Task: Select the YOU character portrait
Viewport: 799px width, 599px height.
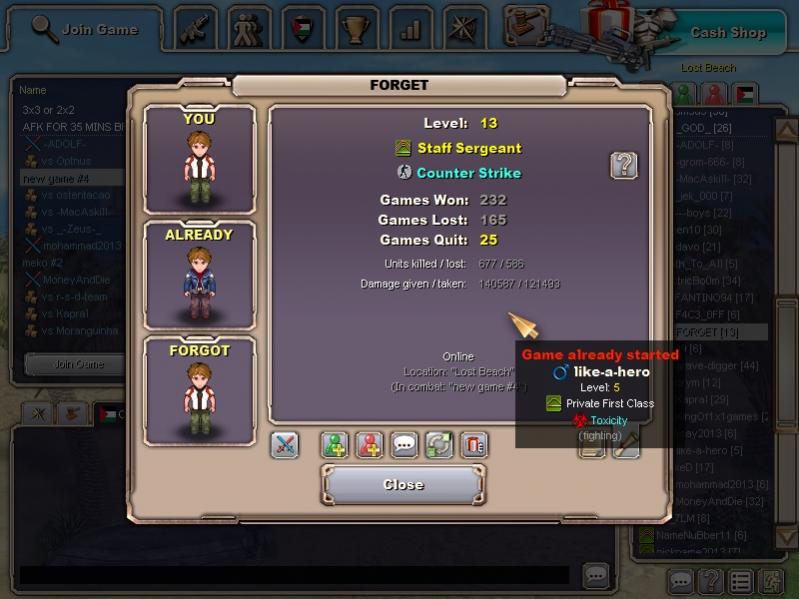Action: (199, 158)
